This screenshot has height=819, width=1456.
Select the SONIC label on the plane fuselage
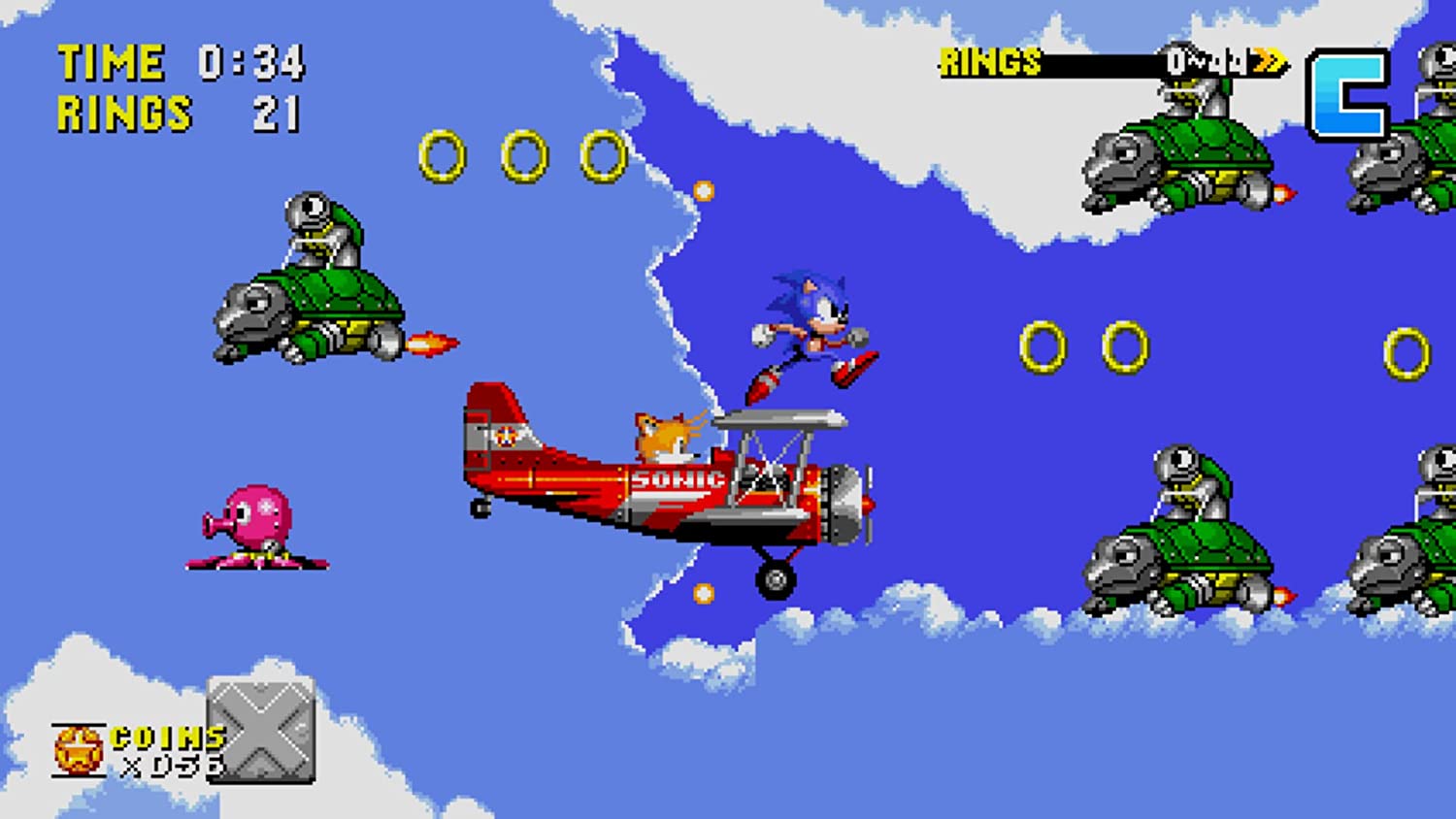677,478
